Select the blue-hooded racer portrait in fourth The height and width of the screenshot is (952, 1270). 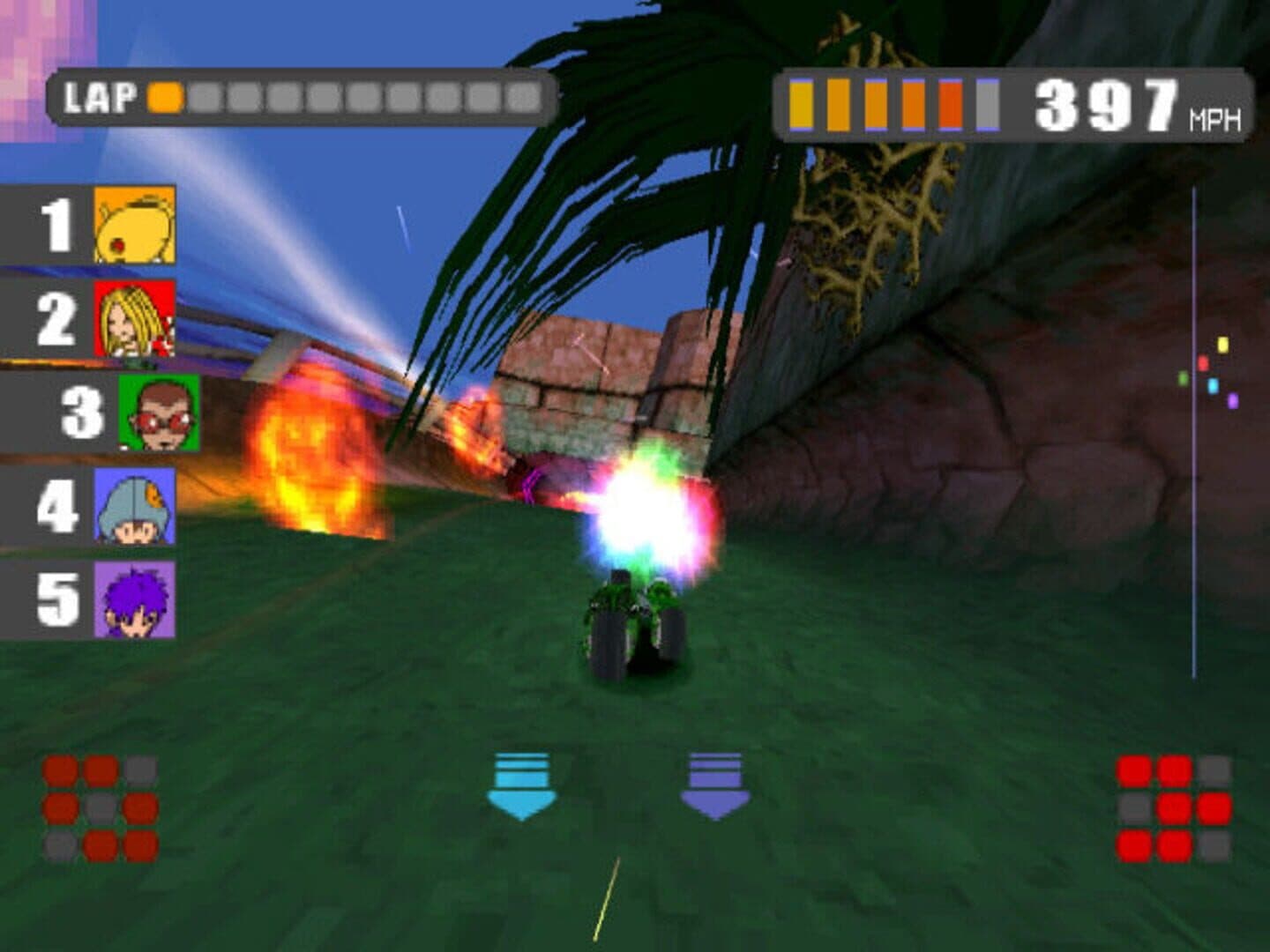point(135,506)
